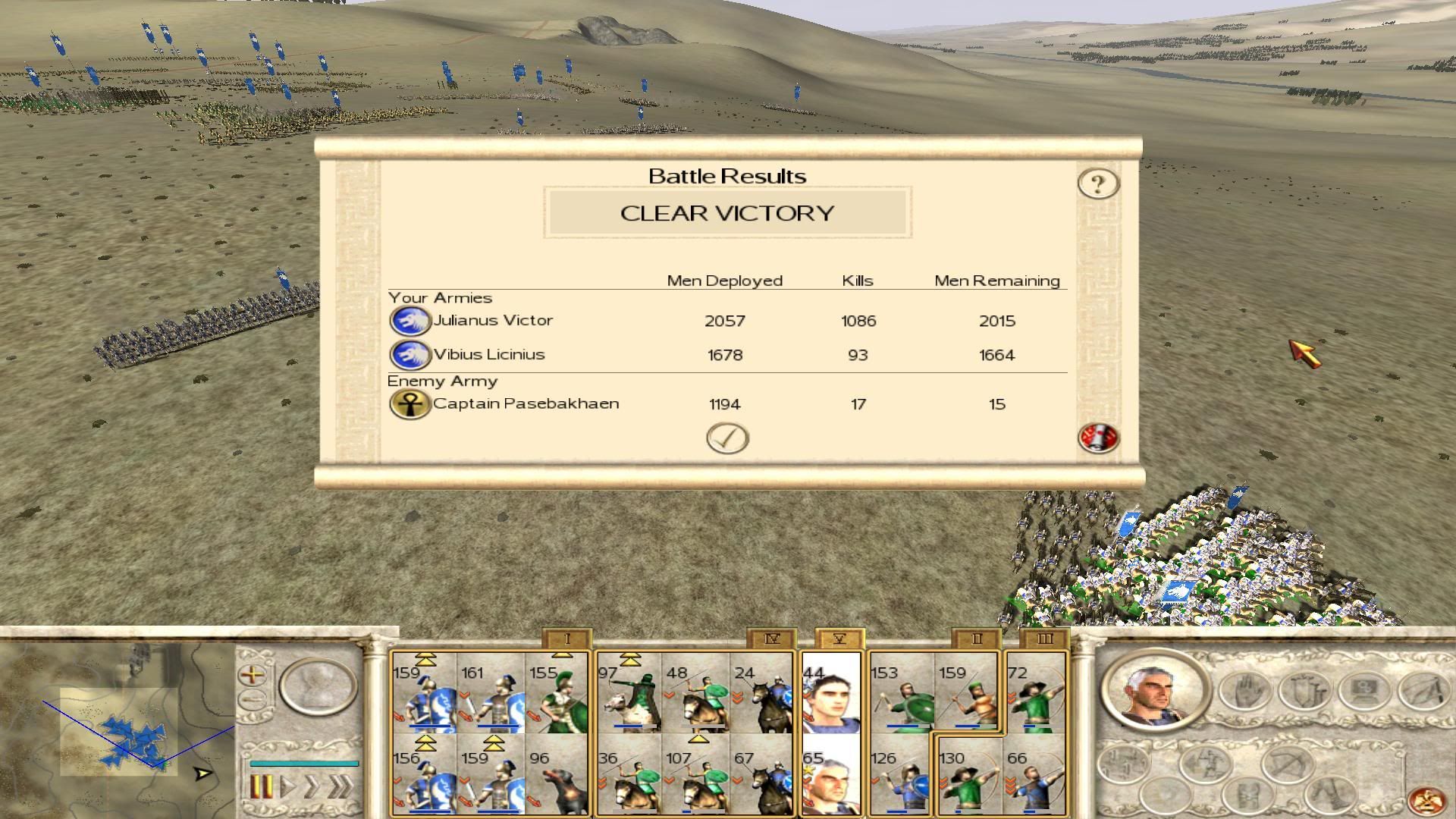Select group III tab

[x=1044, y=639]
